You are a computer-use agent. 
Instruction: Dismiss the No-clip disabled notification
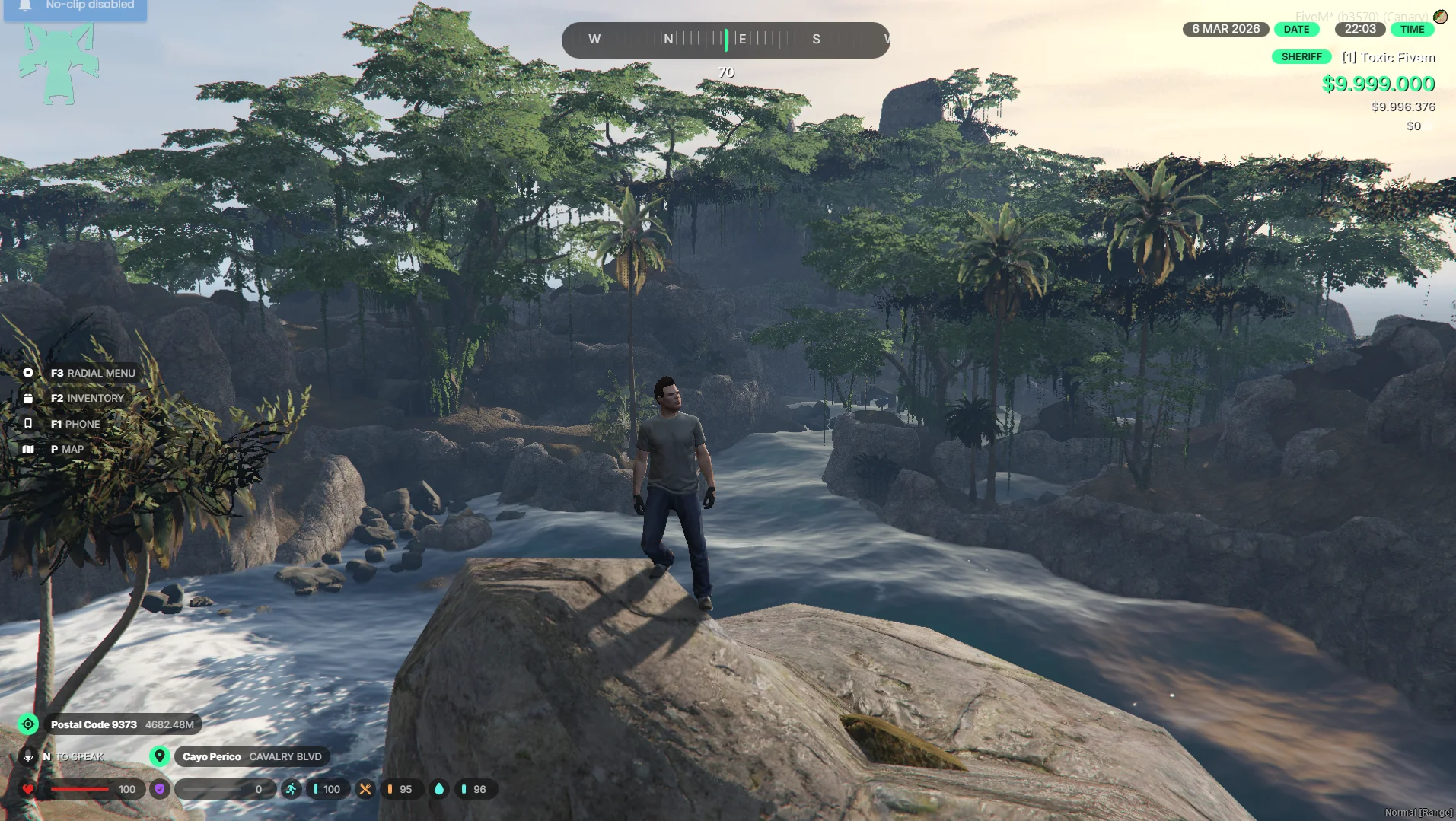(75, 6)
